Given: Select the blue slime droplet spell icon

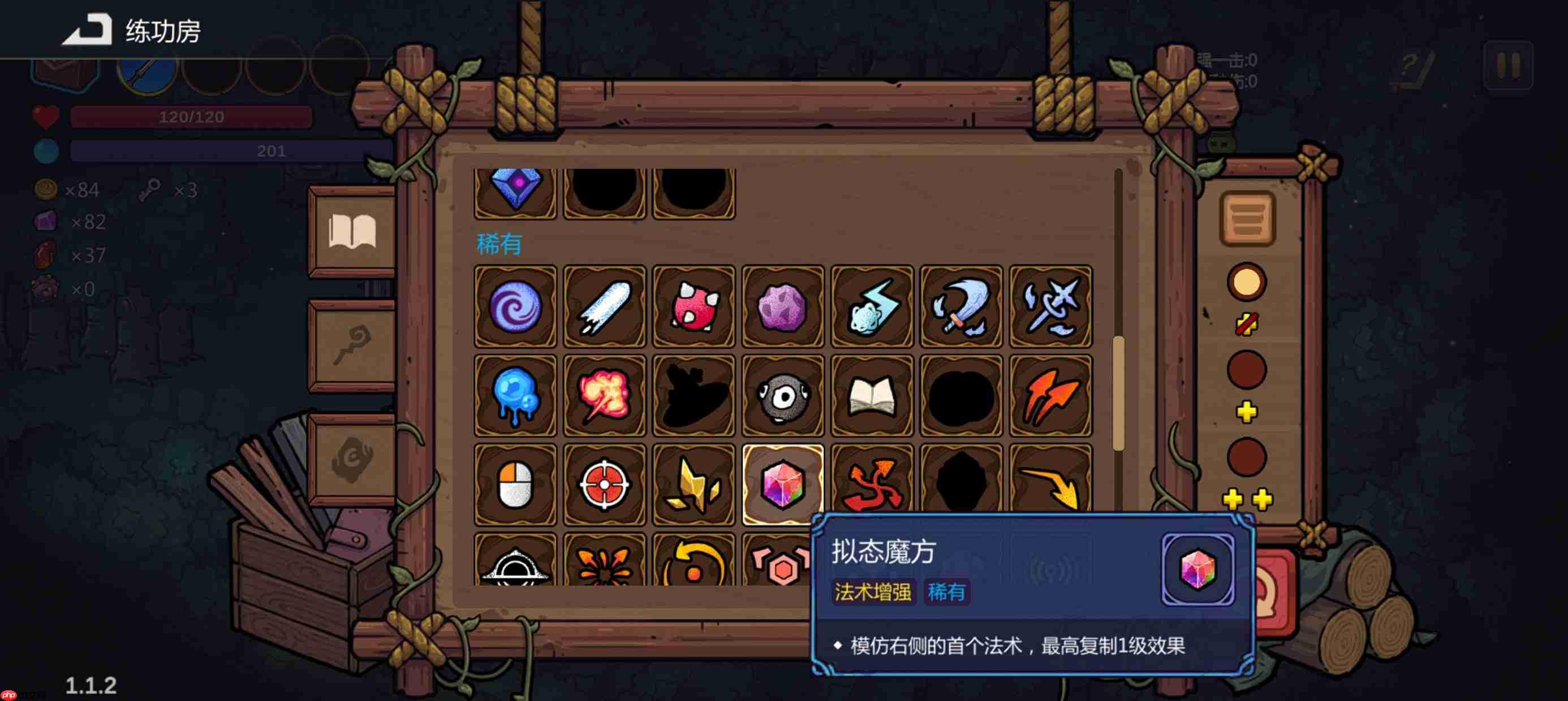Looking at the screenshot, I should pyautogui.click(x=515, y=396).
